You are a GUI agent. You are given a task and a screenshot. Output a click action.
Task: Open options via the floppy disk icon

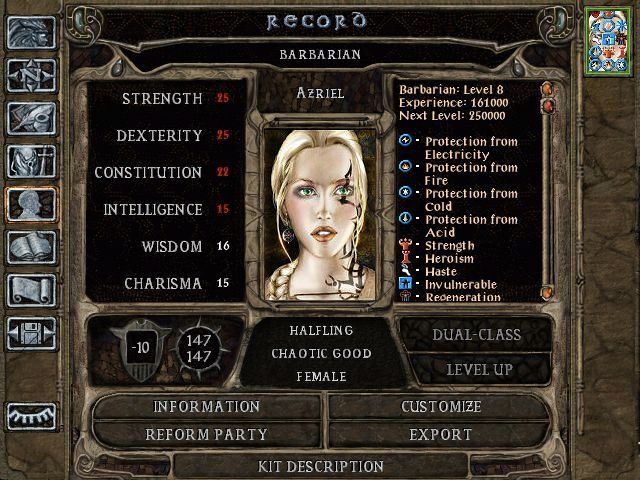[x=31, y=333]
